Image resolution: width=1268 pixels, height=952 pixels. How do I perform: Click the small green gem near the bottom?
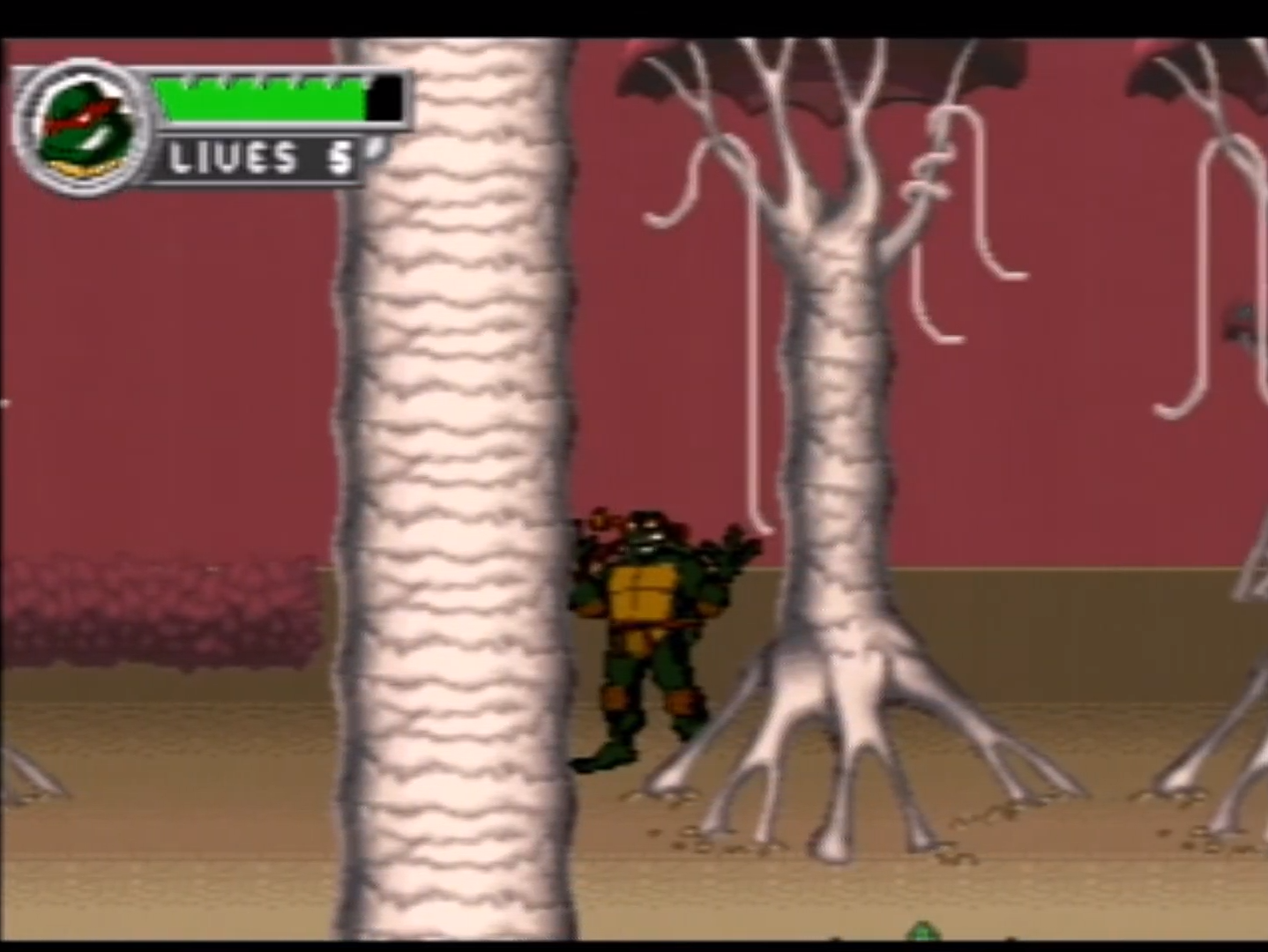click(925, 933)
